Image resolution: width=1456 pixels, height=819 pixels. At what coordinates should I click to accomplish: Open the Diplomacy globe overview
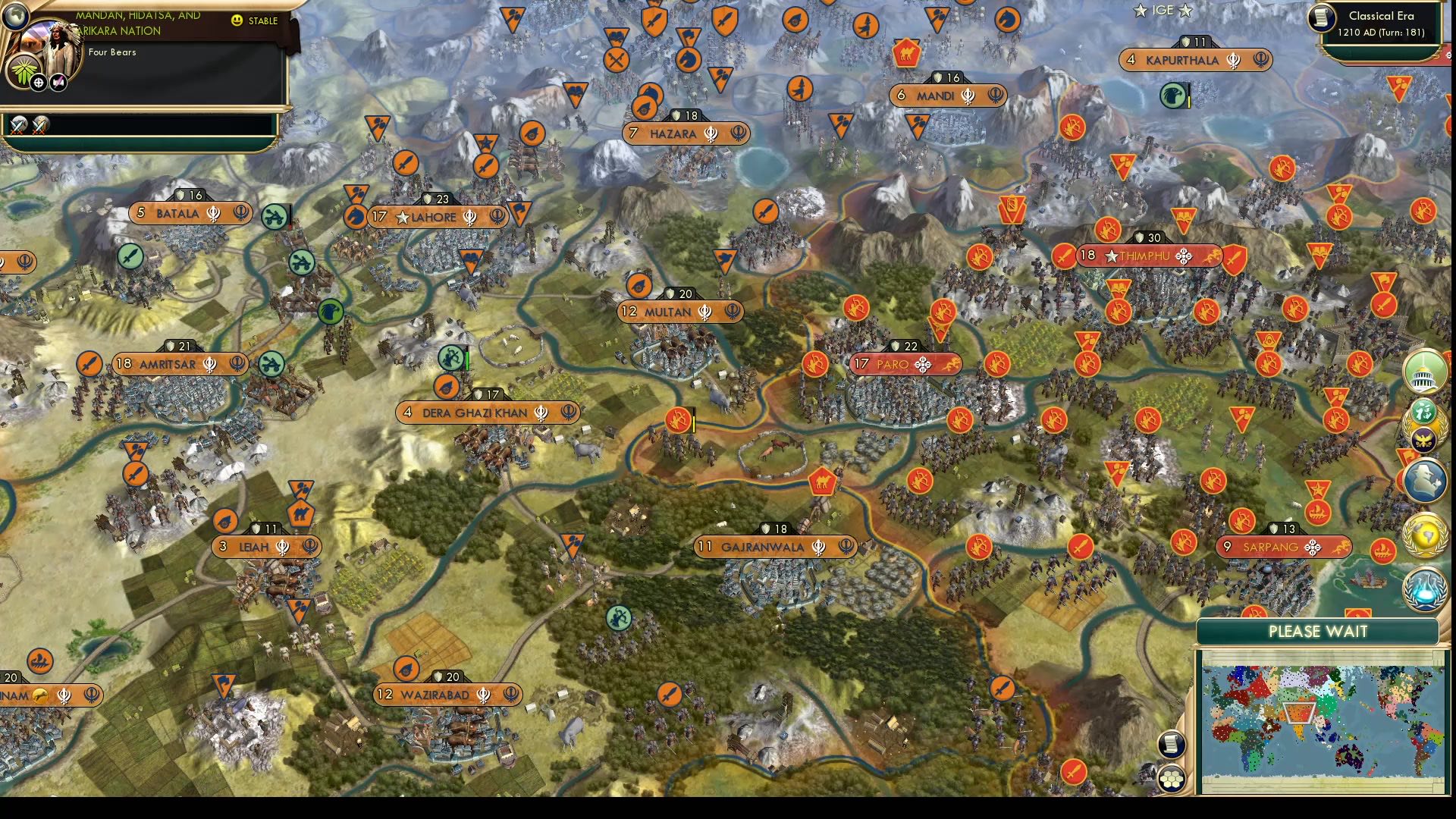(1424, 533)
